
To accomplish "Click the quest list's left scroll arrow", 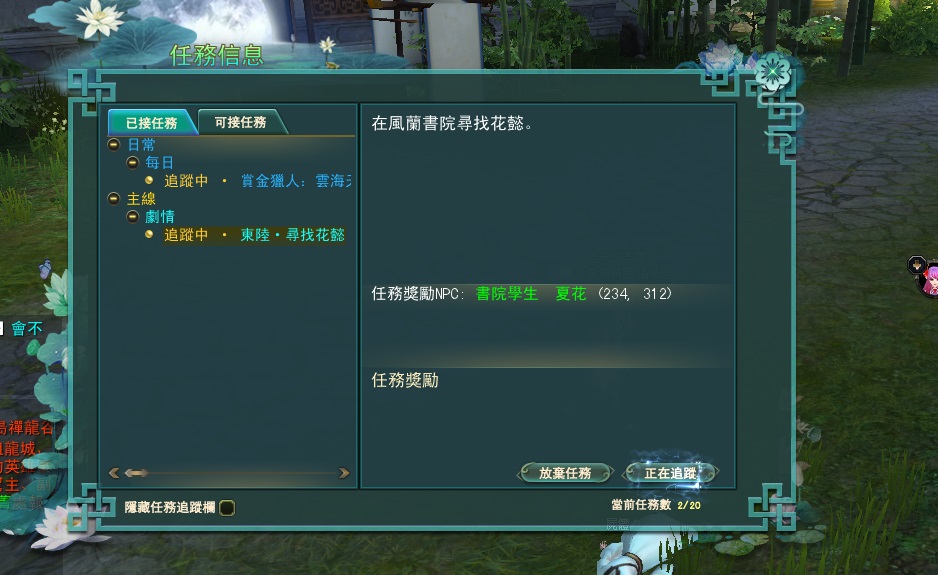I will pyautogui.click(x=114, y=473).
